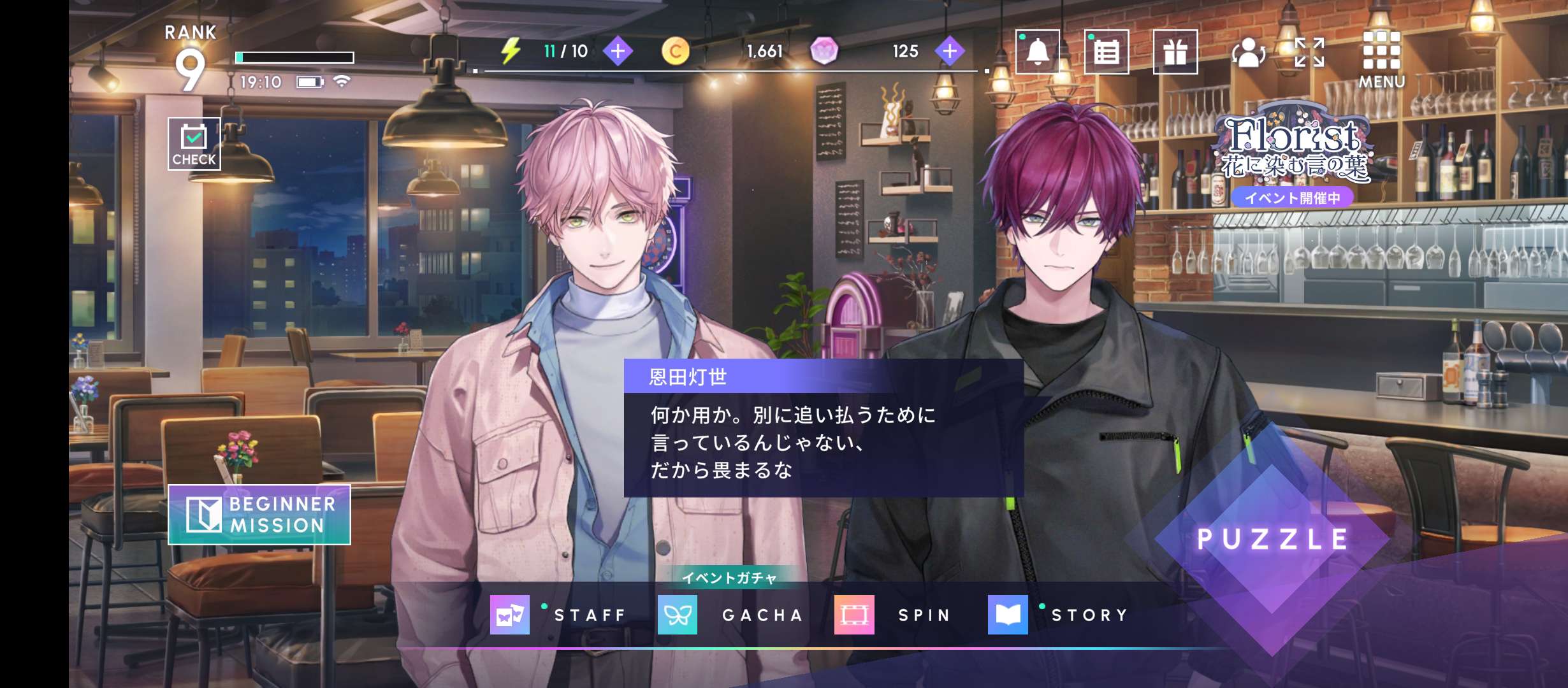Open the GACHA screen
Viewport: 1568px width, 688px height.
[730, 615]
